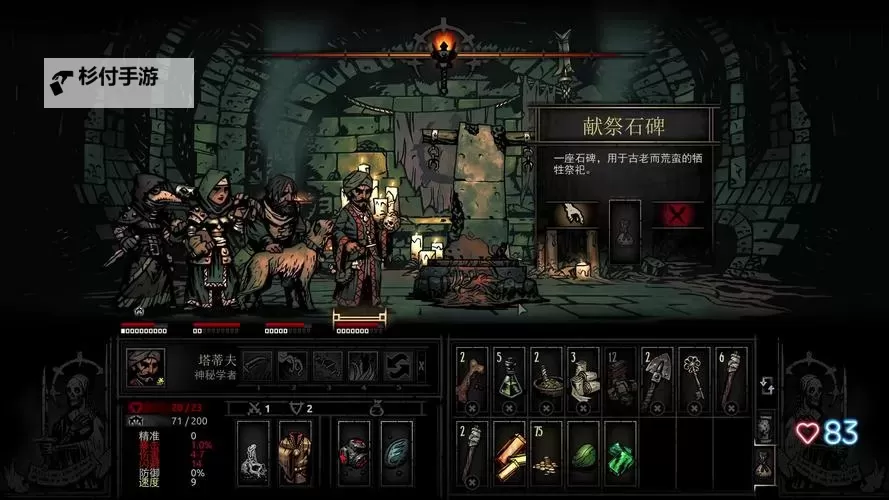889x500 pixels.
Task: Select the first combat skill icon
Action: click(258, 366)
